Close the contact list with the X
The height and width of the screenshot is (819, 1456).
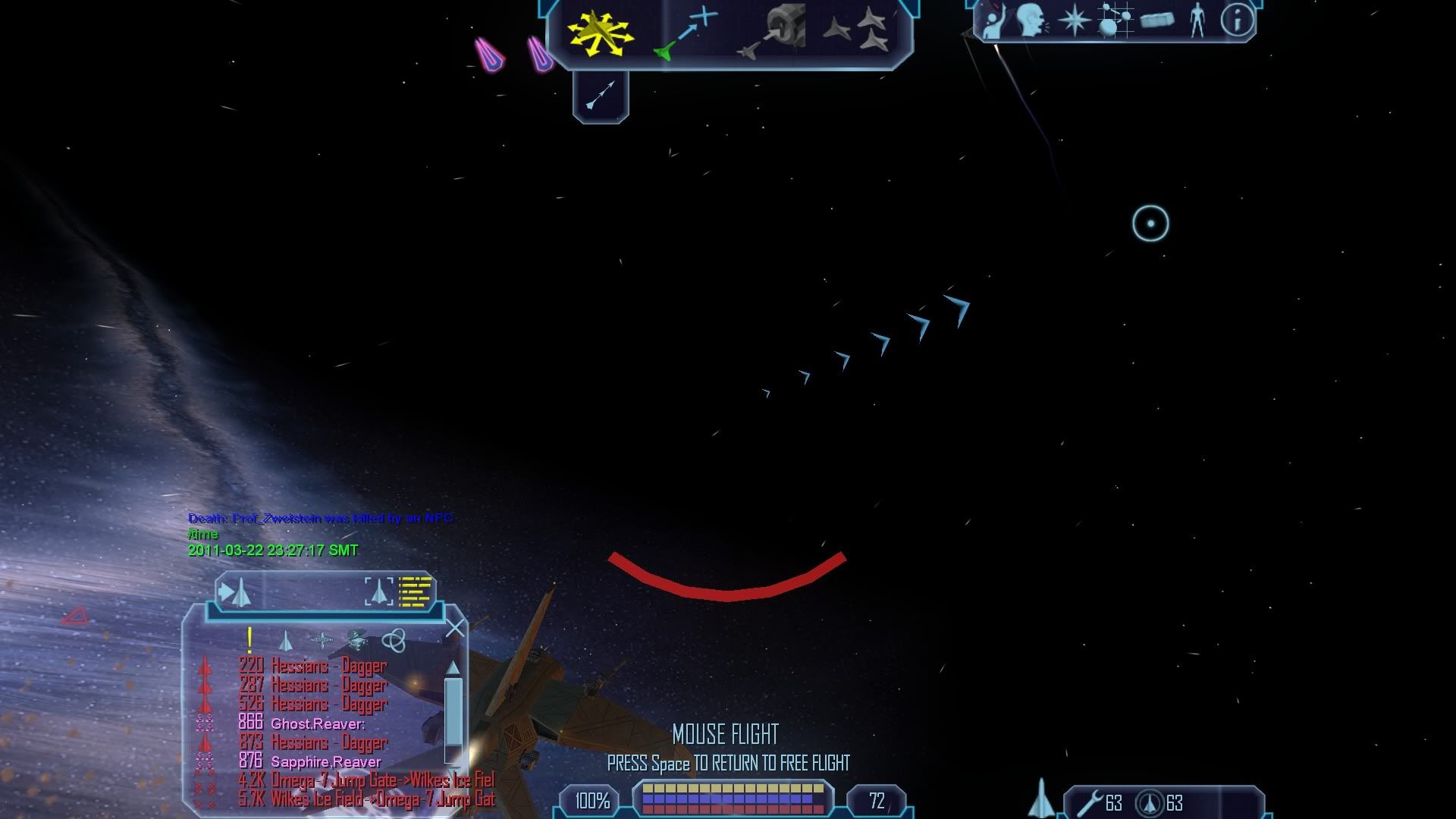455,629
